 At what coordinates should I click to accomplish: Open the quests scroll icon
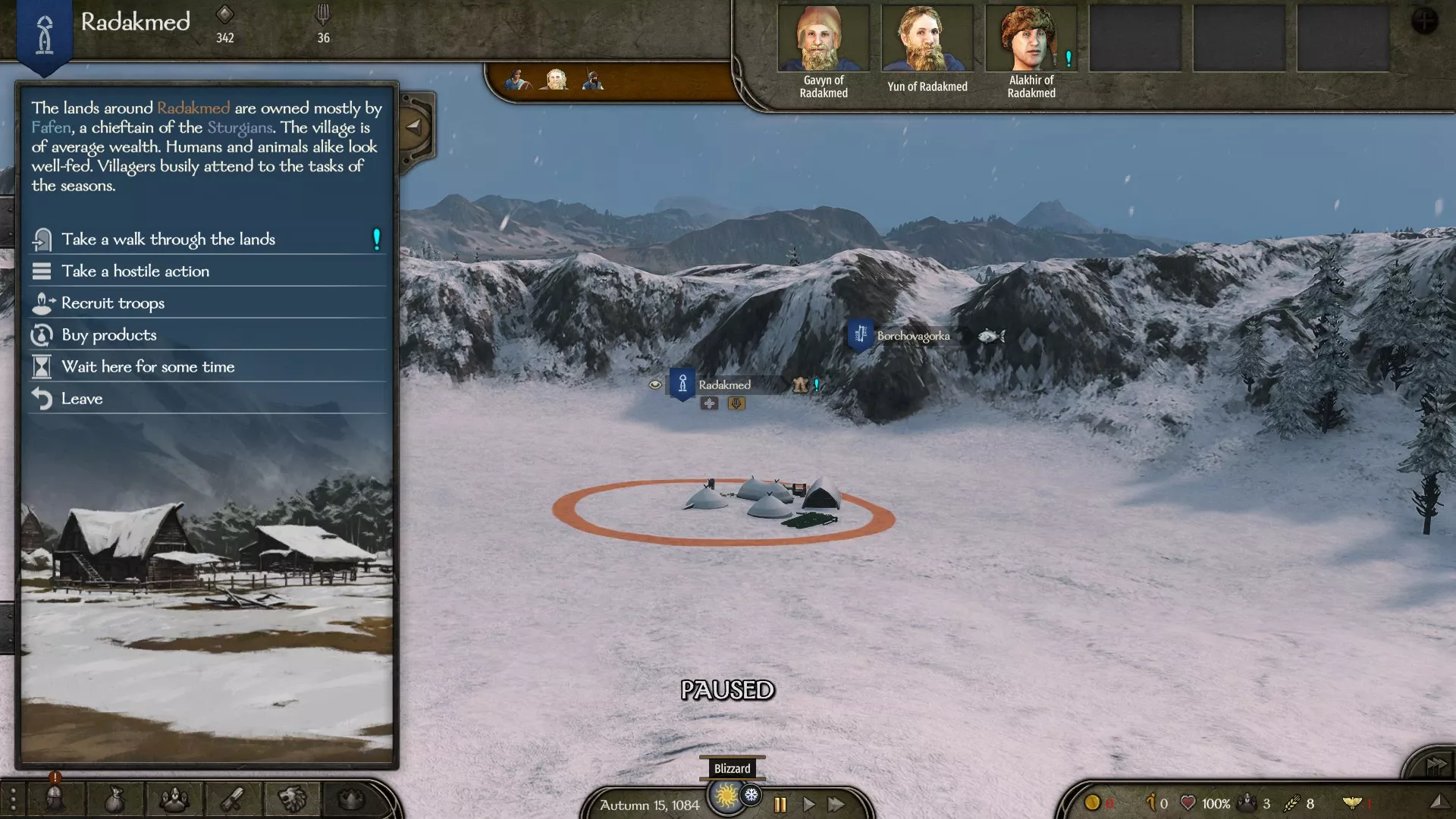pyautogui.click(x=232, y=799)
